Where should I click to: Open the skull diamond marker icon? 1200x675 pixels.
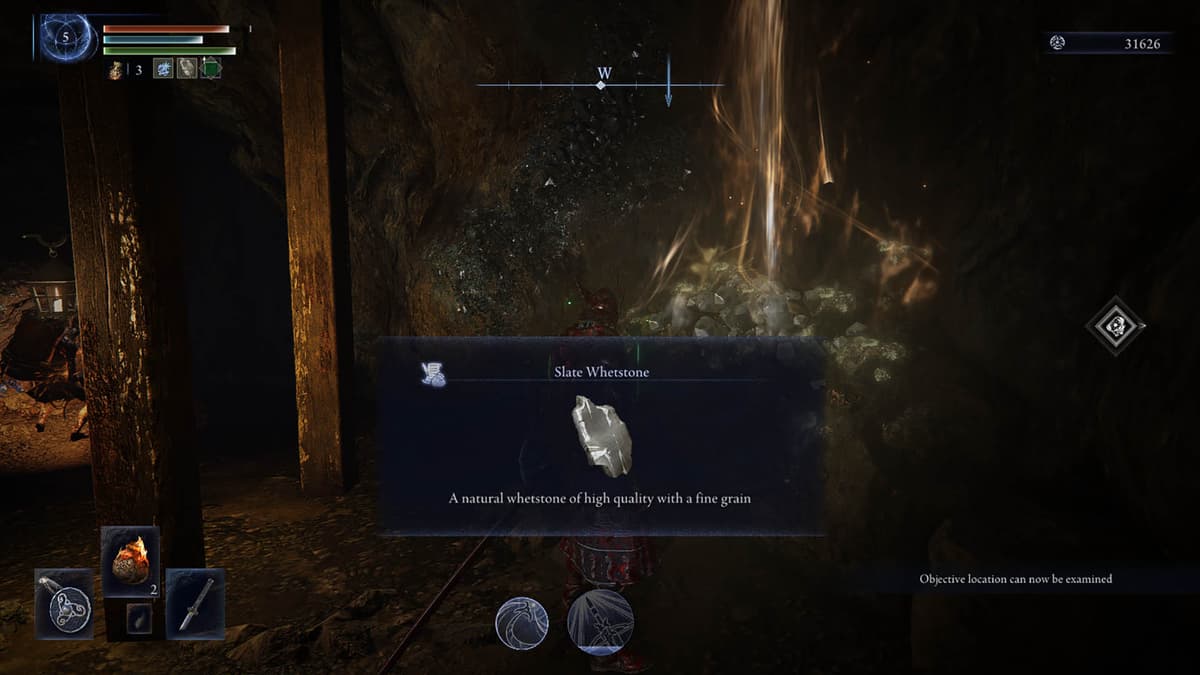coord(1116,326)
